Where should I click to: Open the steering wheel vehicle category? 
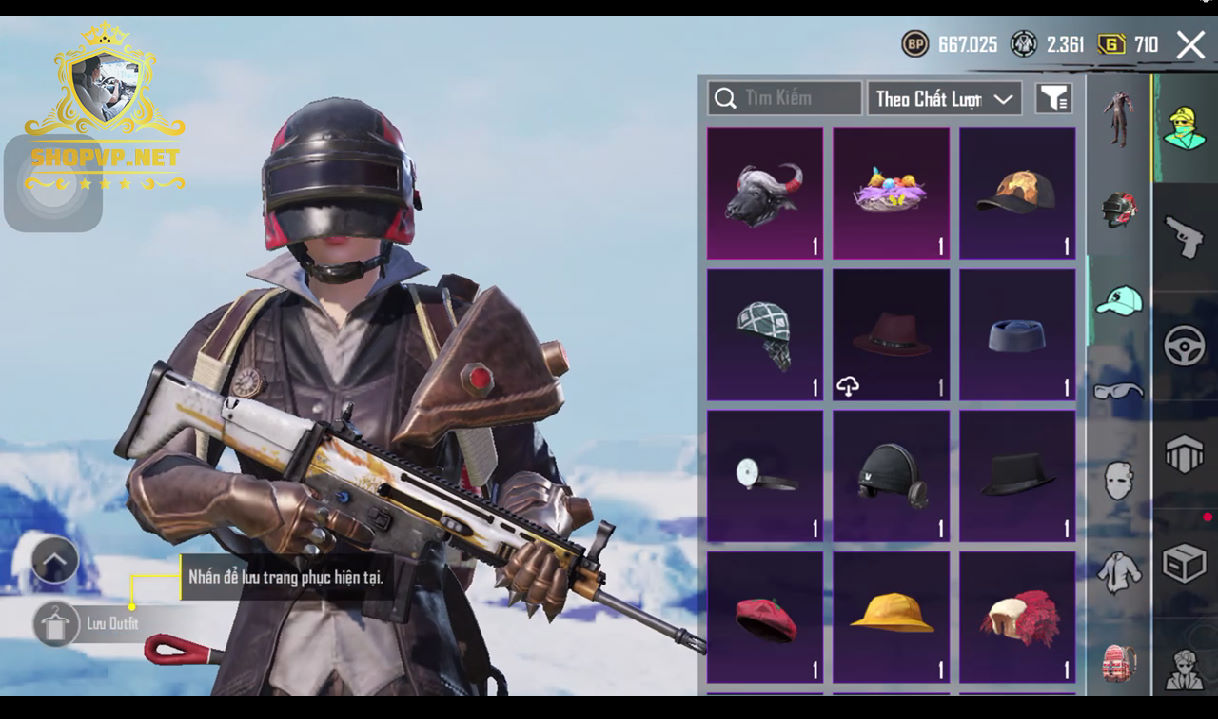1185,346
